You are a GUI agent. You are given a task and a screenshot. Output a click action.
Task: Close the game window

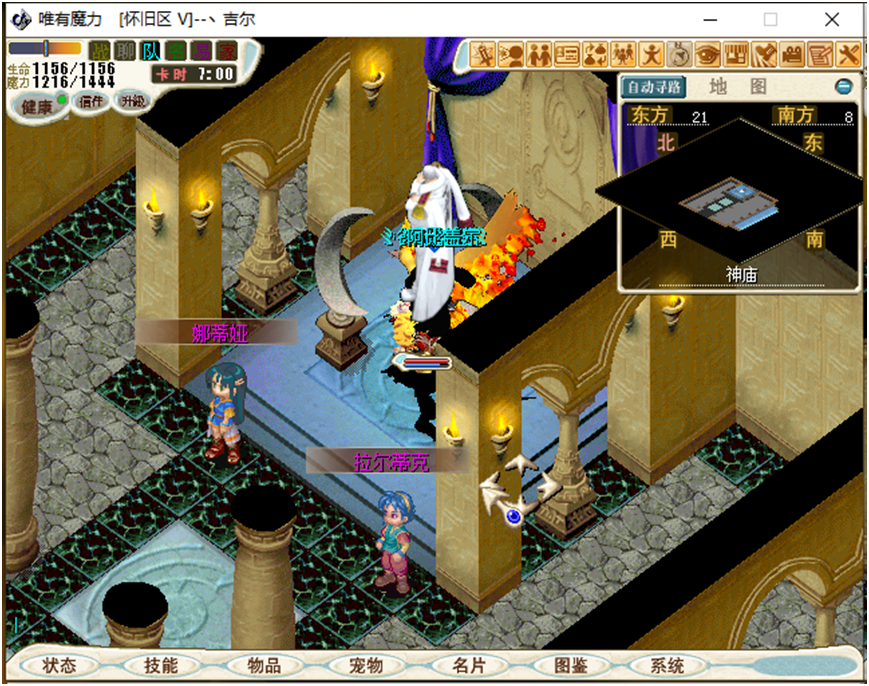coord(832,19)
